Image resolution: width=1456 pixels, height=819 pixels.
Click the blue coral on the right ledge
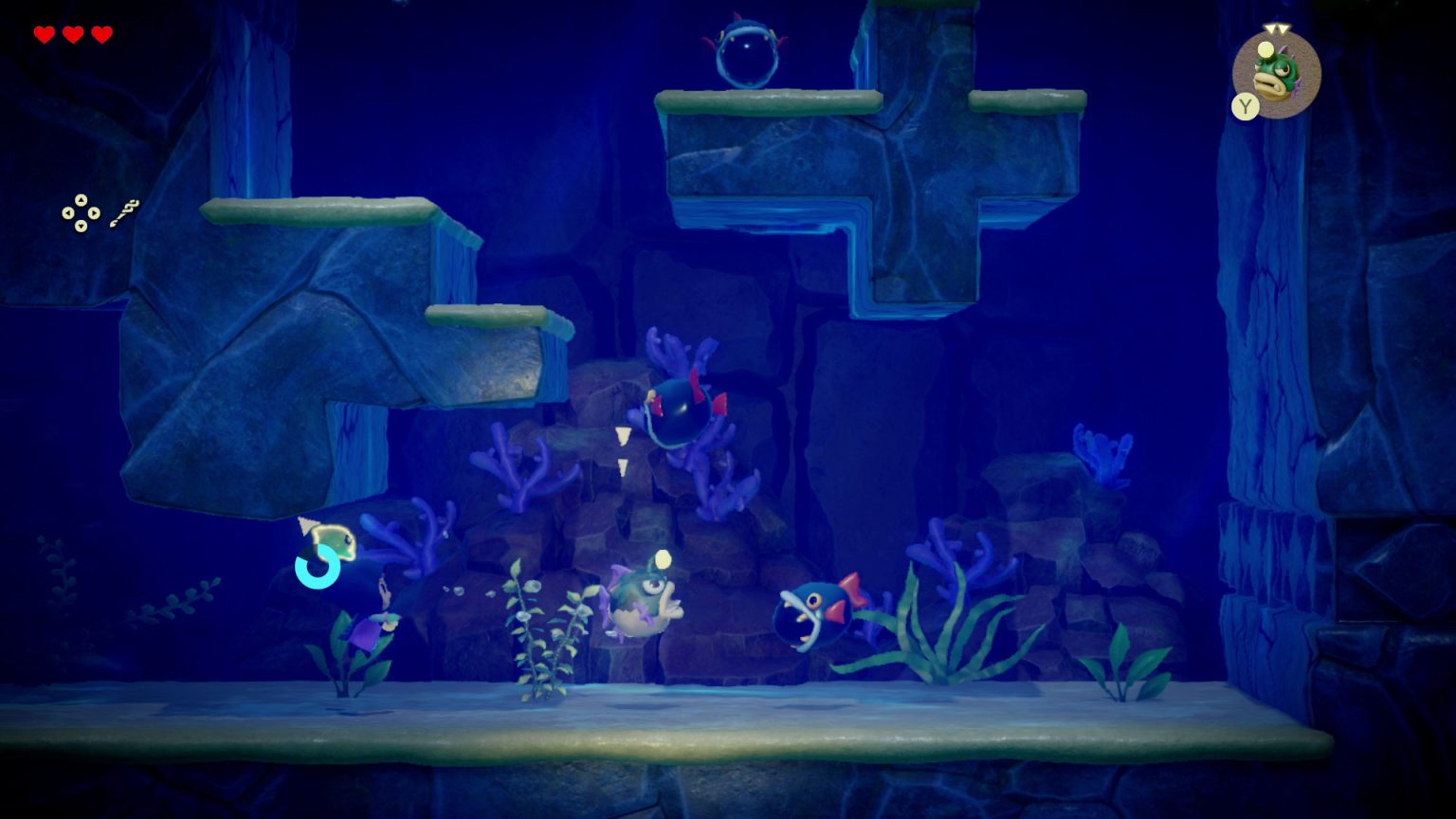[1102, 455]
